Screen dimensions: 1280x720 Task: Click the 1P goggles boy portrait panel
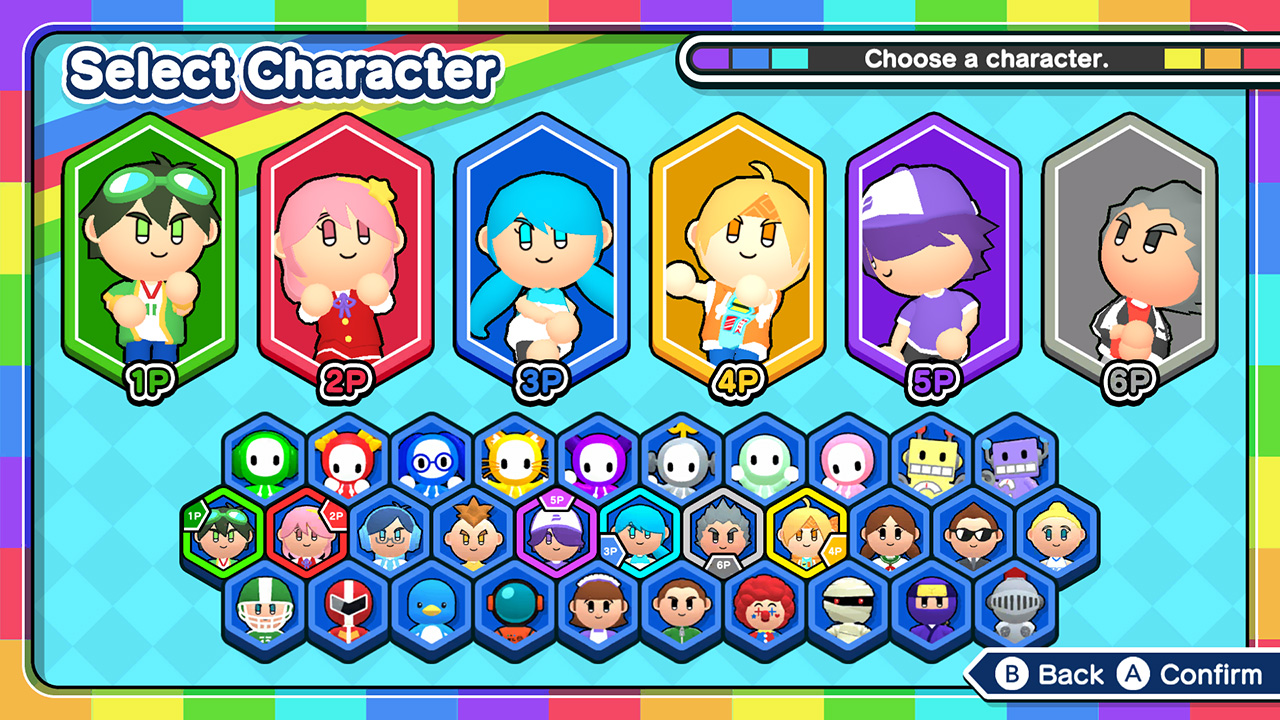tap(149, 250)
